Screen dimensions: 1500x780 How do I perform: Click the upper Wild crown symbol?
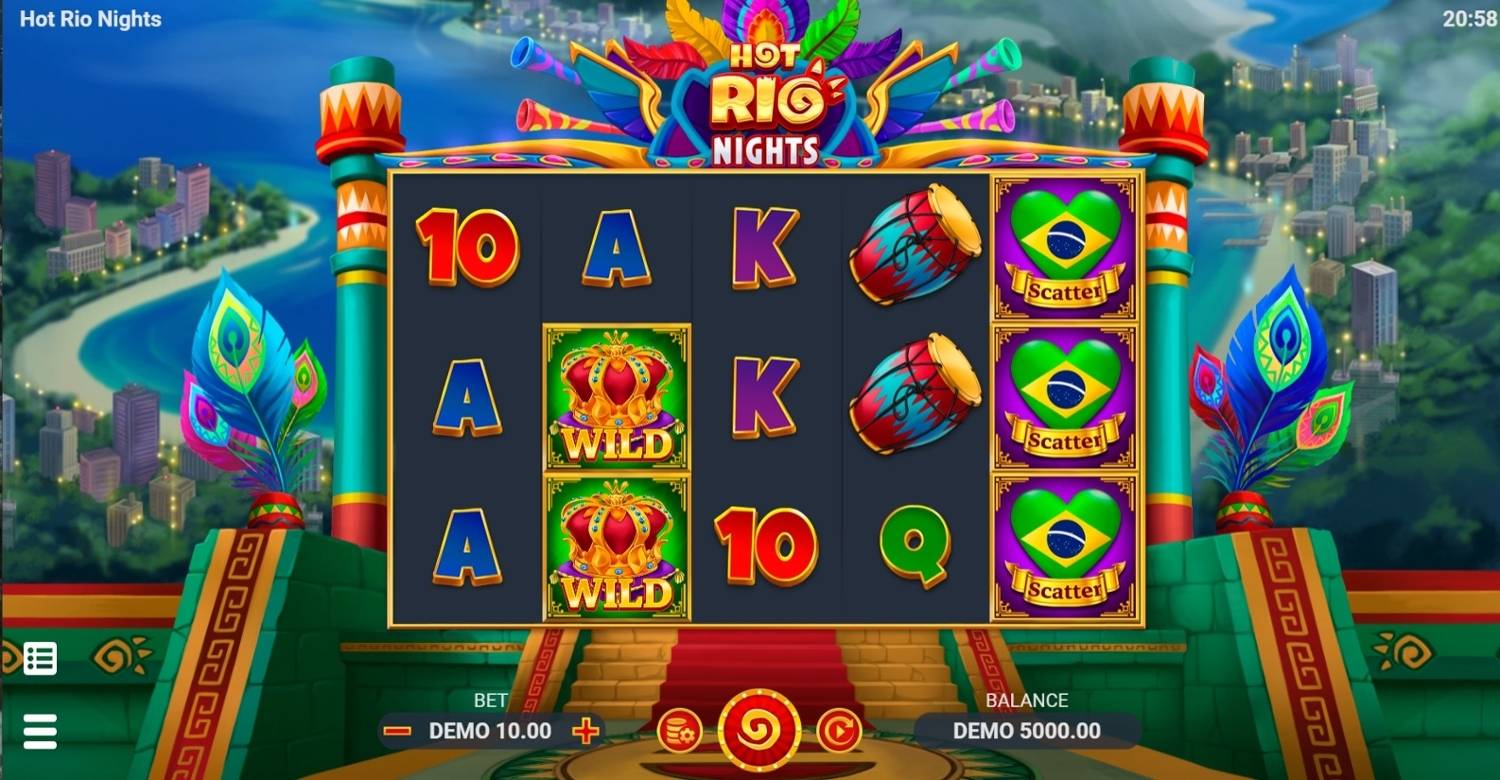[616, 395]
